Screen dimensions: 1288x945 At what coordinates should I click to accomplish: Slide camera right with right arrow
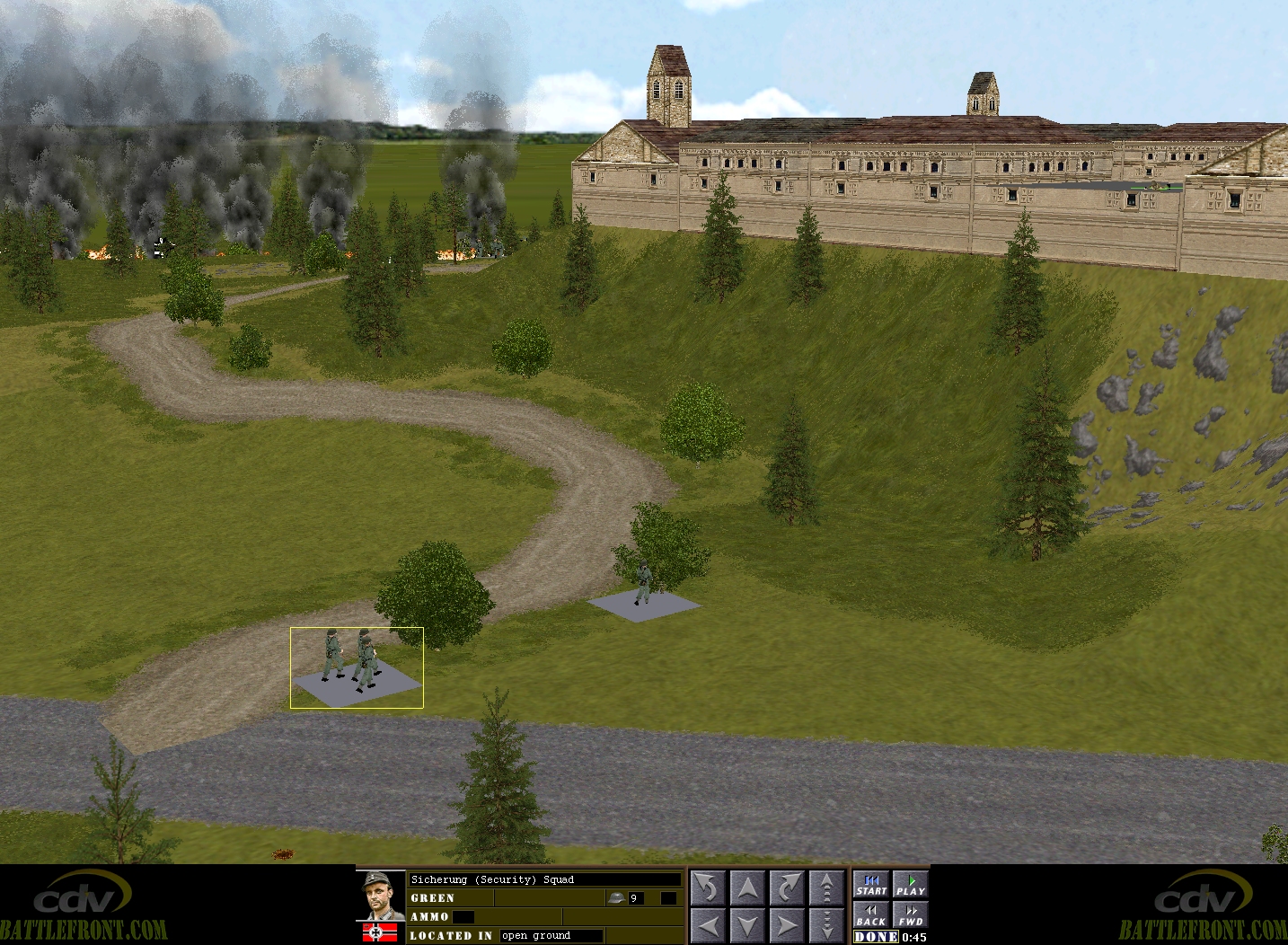coord(787,925)
